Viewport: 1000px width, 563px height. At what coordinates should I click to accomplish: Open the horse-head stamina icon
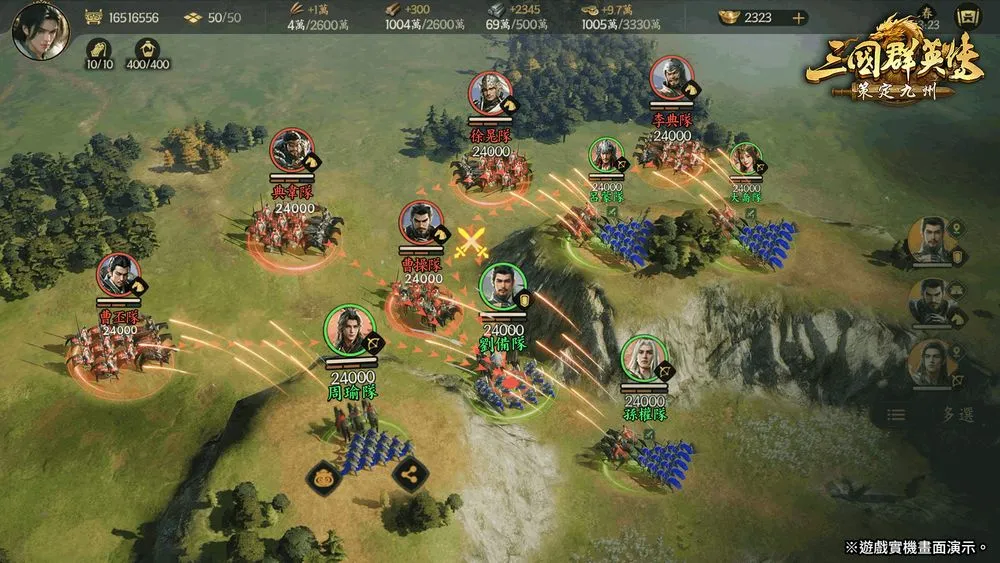point(98,48)
